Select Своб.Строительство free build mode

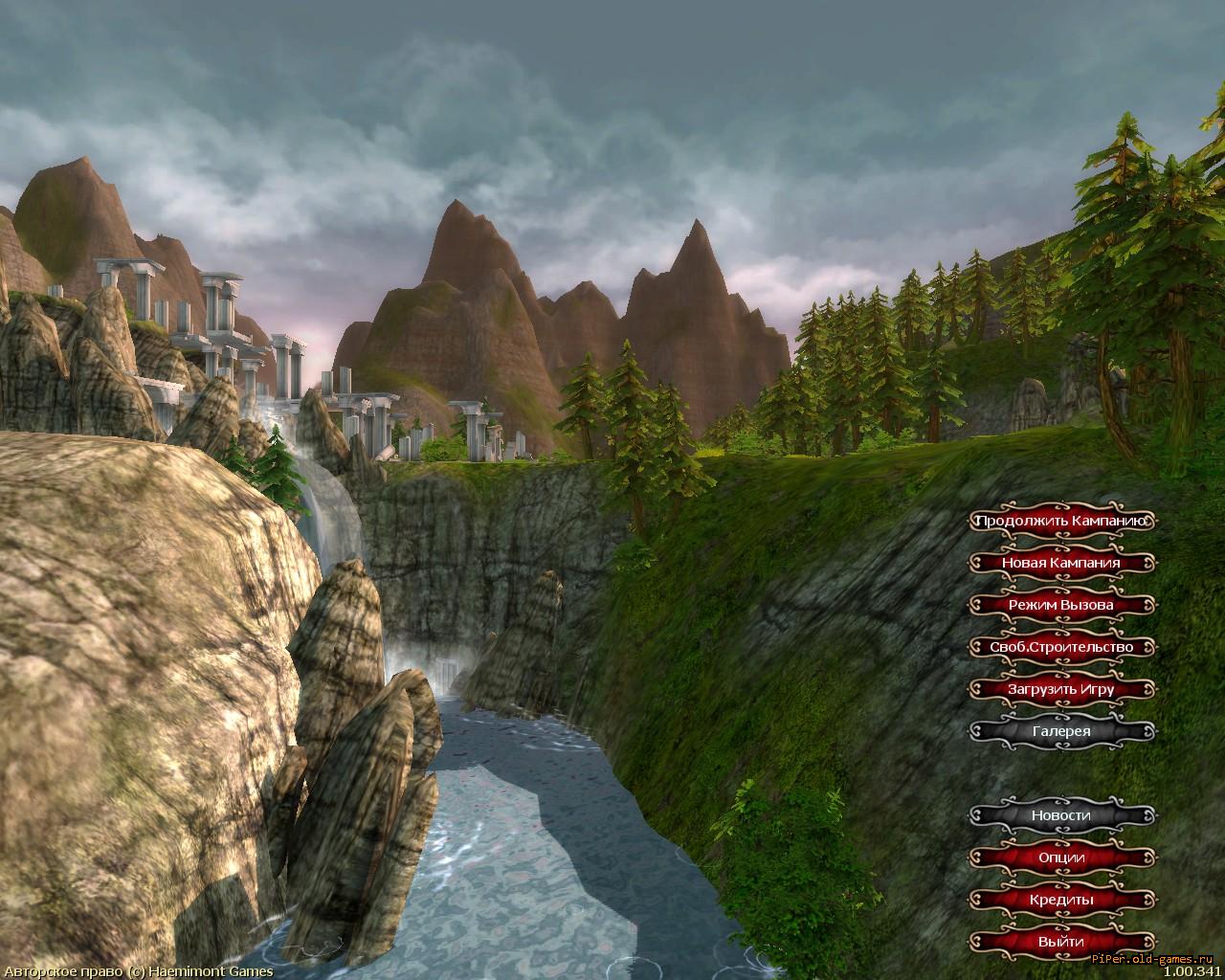pyautogui.click(x=1060, y=647)
